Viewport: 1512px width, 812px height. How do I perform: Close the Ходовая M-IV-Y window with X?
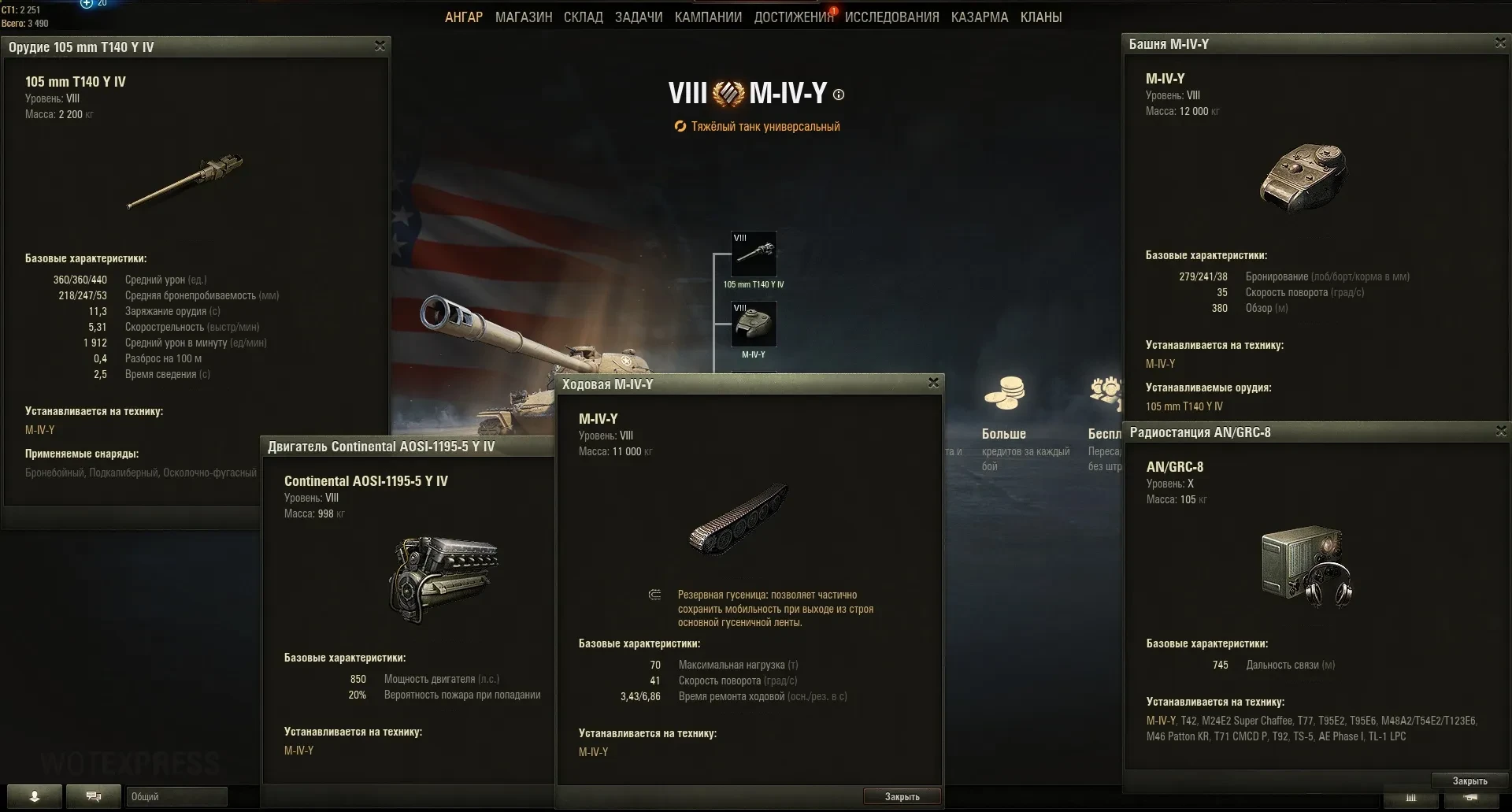[933, 383]
